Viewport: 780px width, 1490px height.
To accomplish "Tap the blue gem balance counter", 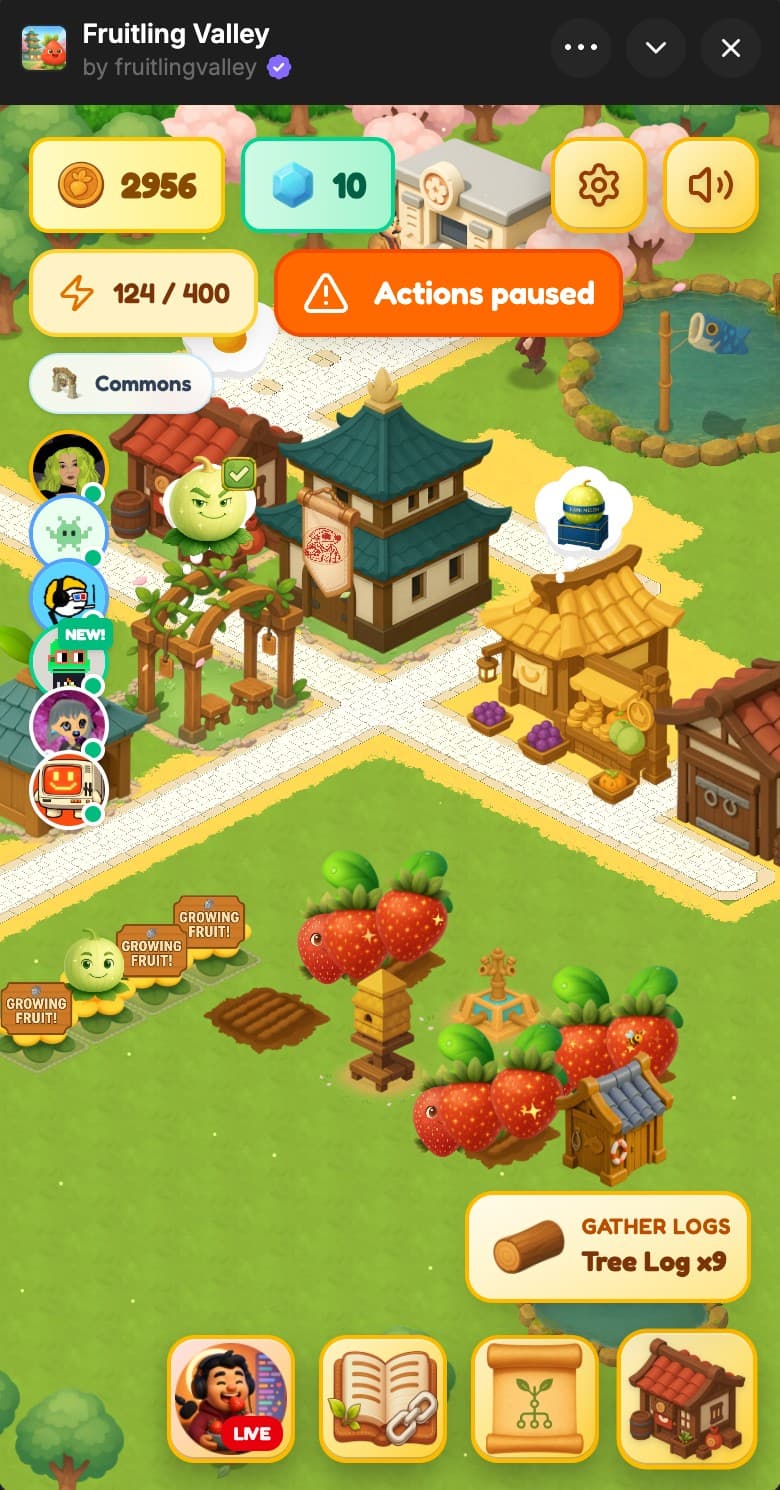I will [x=318, y=185].
